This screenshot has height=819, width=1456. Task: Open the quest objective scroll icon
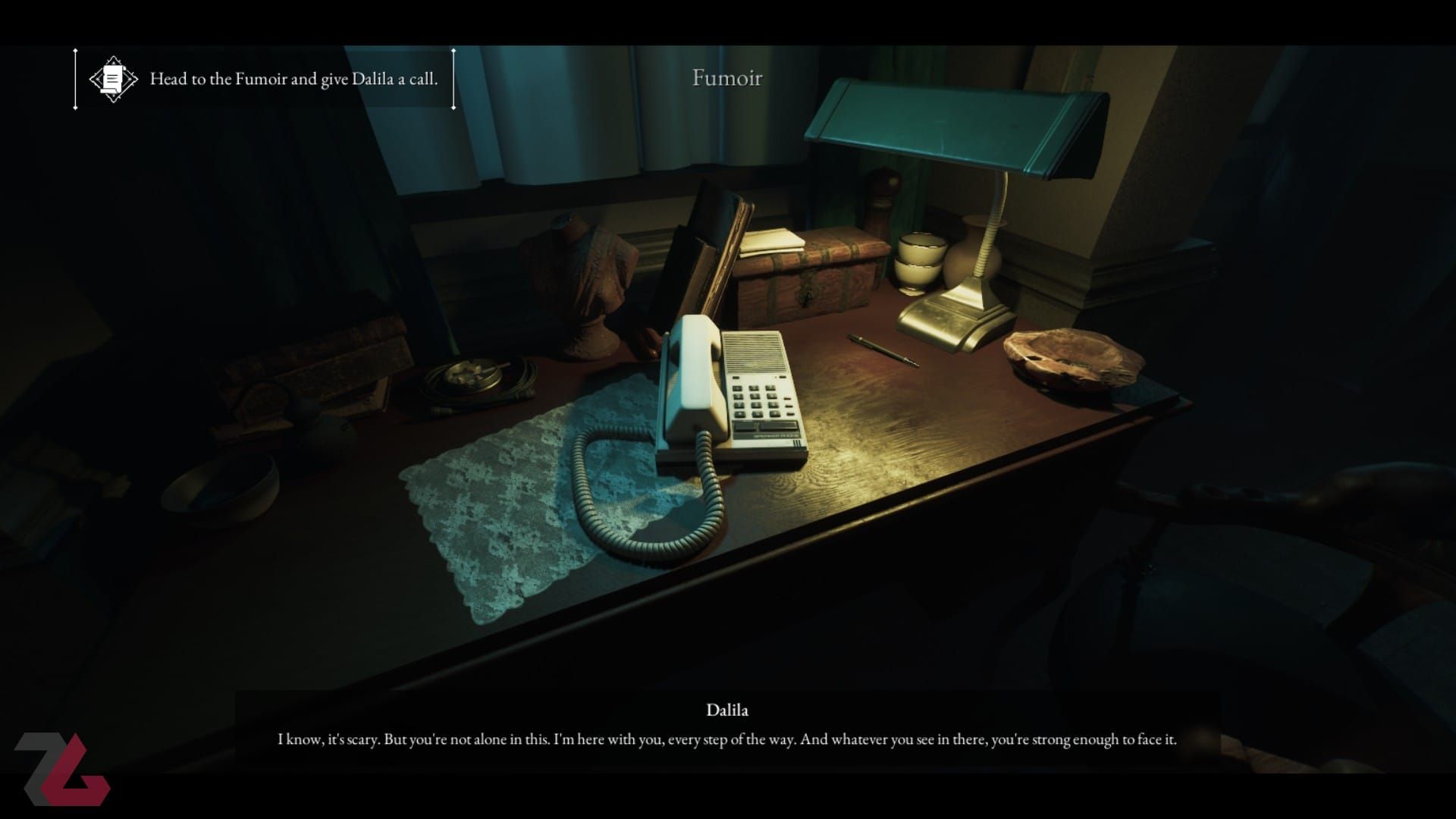point(113,79)
